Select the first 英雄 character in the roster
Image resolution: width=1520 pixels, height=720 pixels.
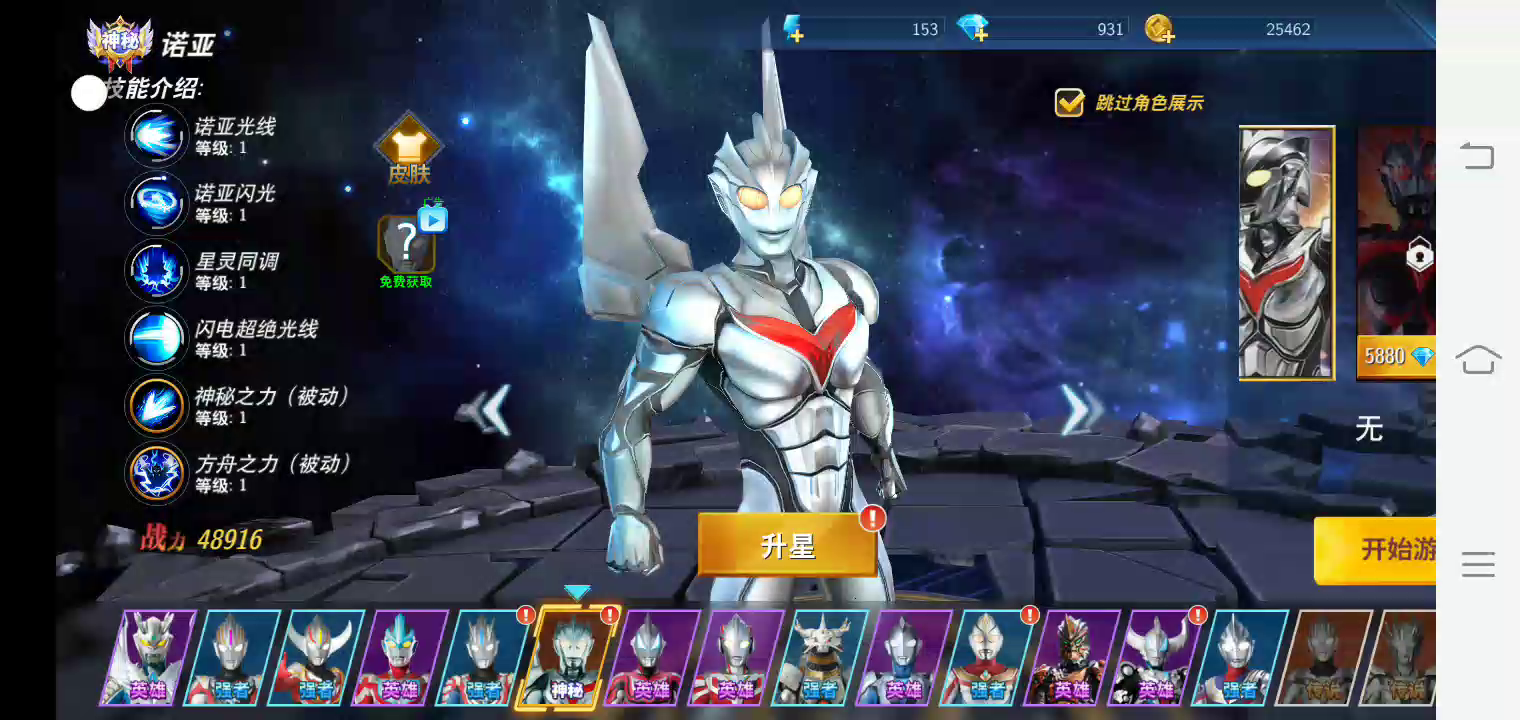(x=148, y=656)
